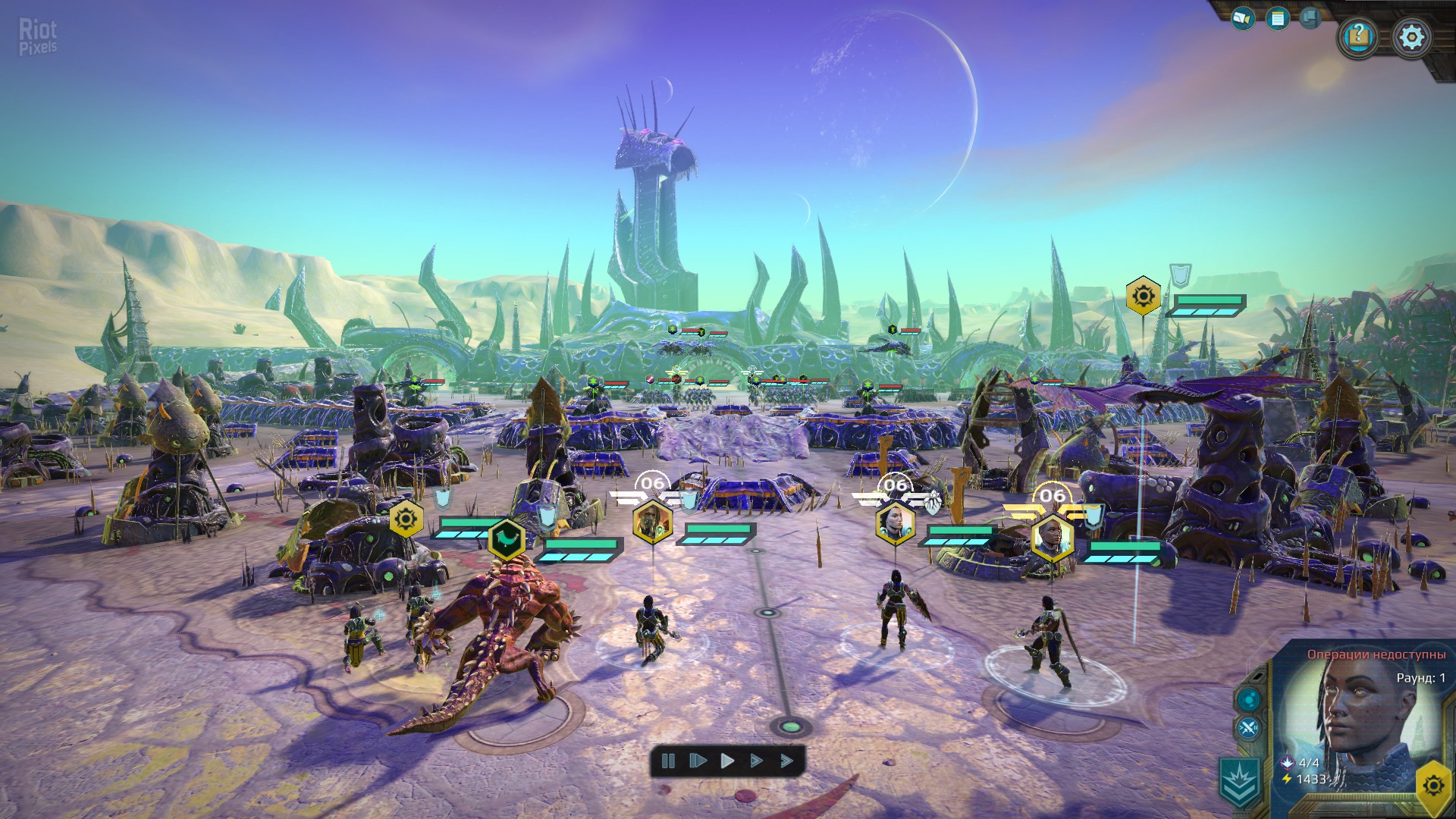Open the gear settings menu

coord(1411,37)
